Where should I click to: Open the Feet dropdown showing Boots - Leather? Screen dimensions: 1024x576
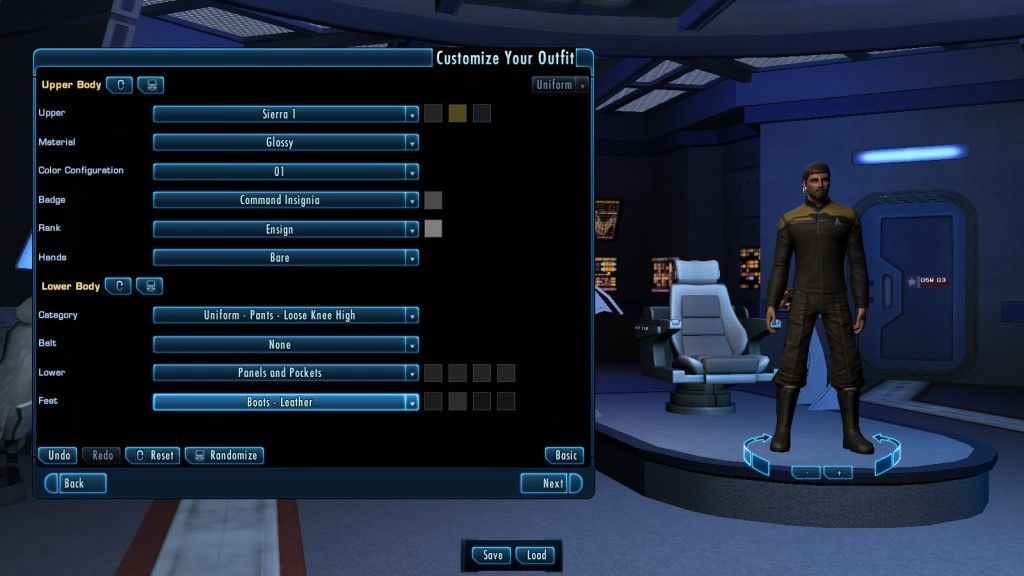coord(285,402)
